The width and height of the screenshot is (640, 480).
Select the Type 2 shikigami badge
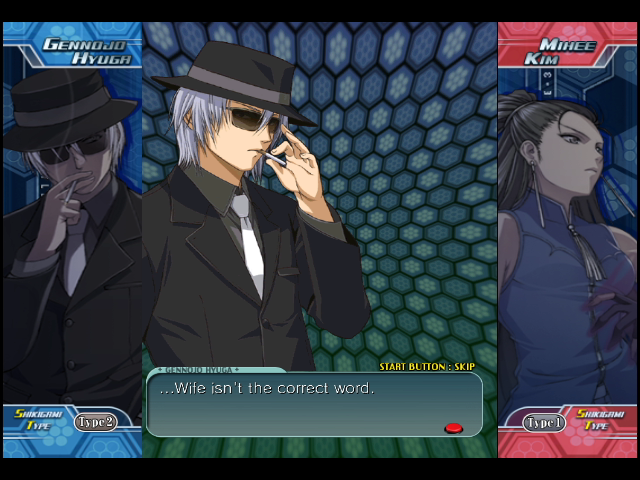pyautogui.click(x=95, y=422)
